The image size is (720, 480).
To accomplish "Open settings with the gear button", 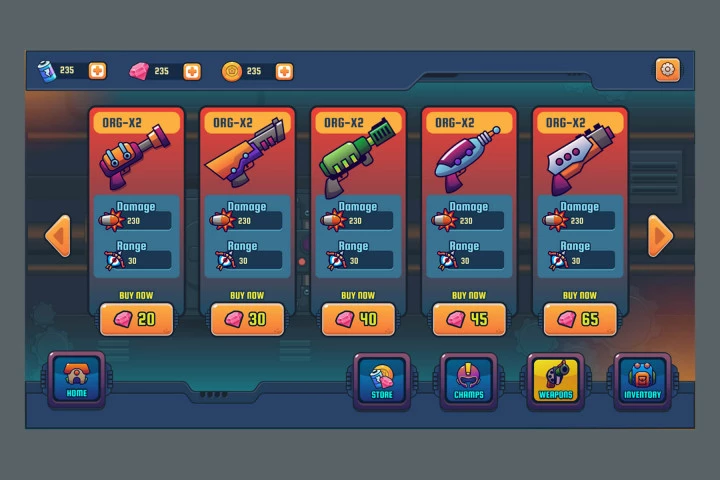I will 667,70.
